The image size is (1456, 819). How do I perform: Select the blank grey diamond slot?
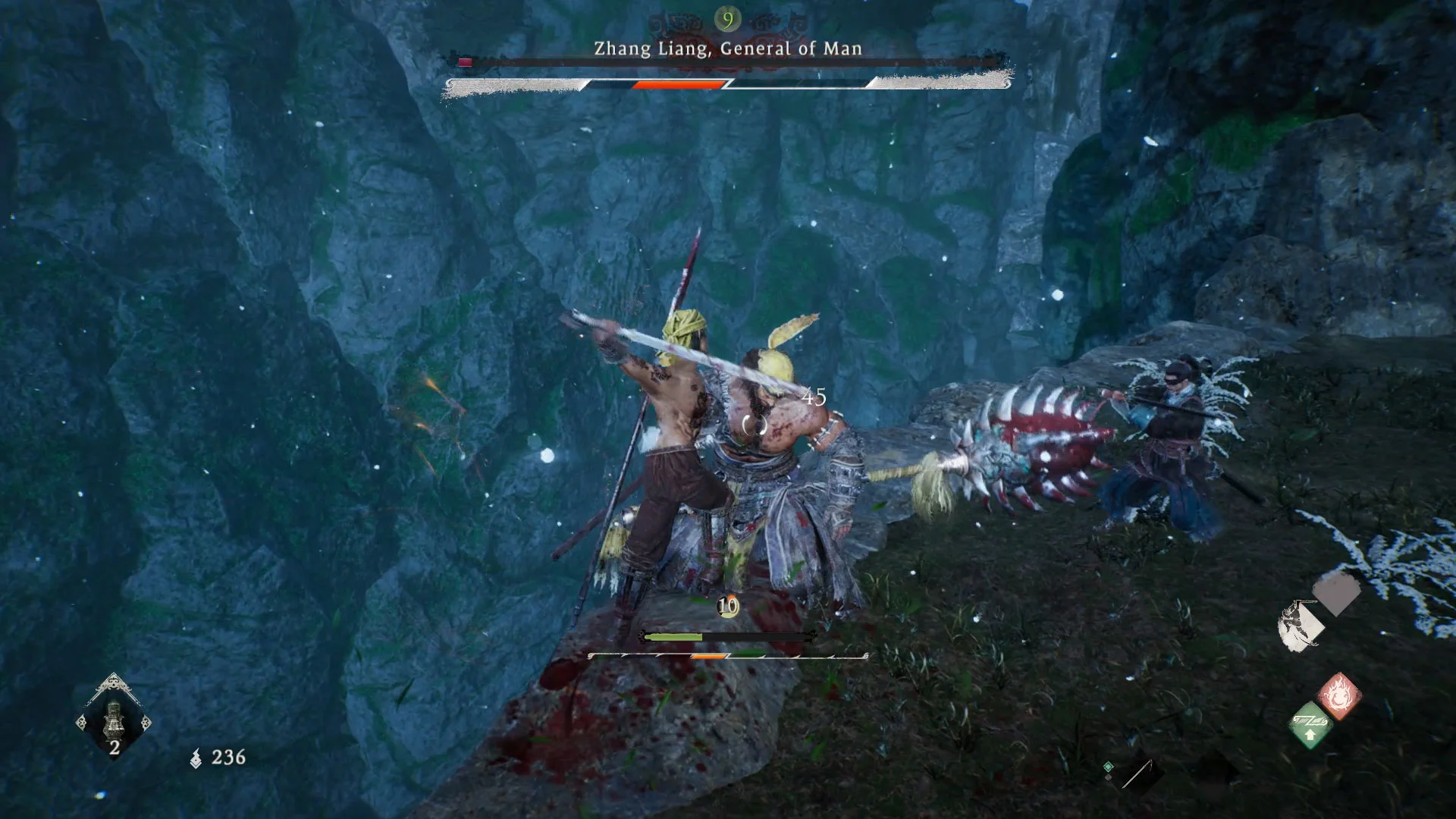1336,592
